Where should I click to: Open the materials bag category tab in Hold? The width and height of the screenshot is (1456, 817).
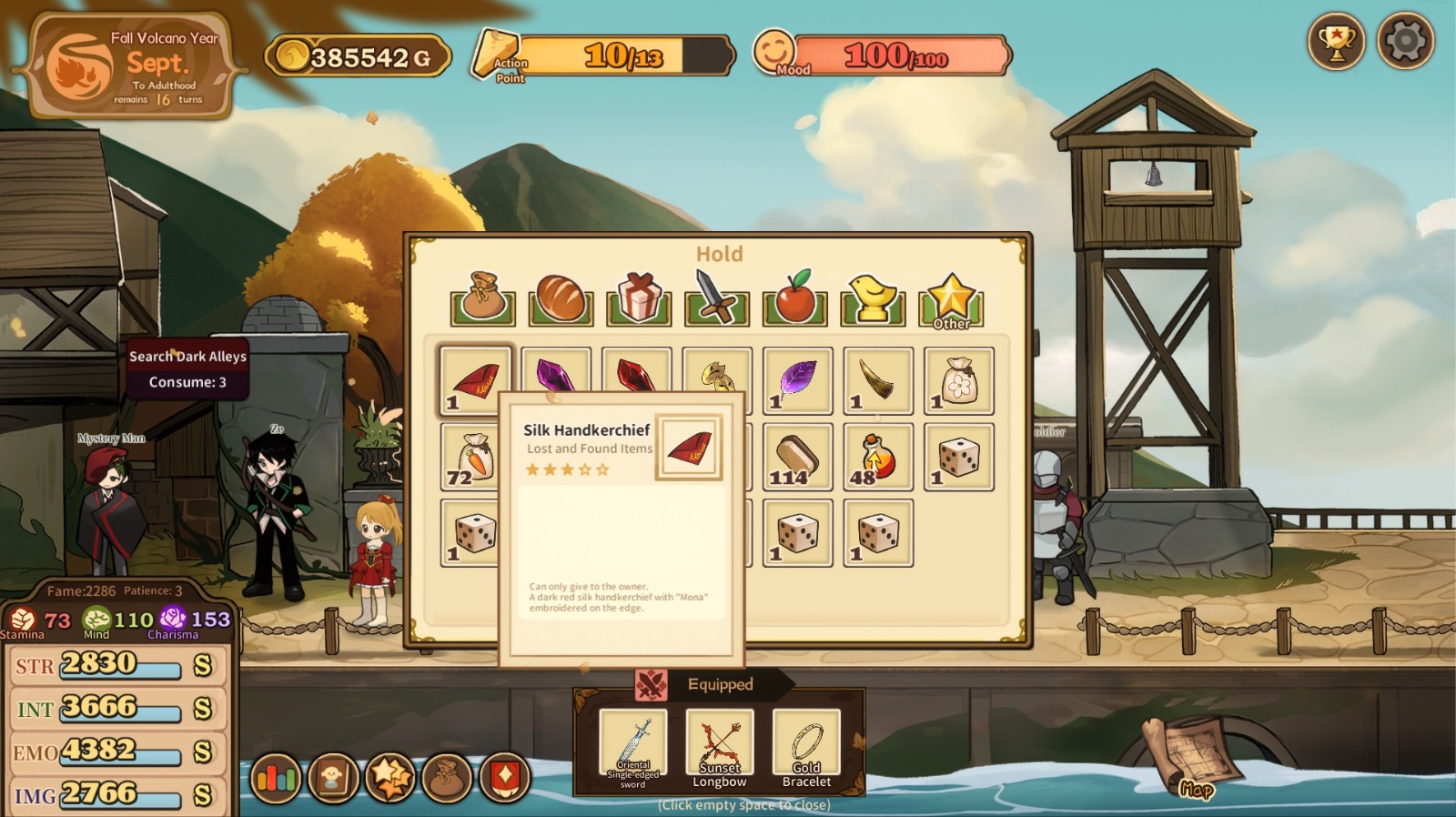pyautogui.click(x=480, y=298)
